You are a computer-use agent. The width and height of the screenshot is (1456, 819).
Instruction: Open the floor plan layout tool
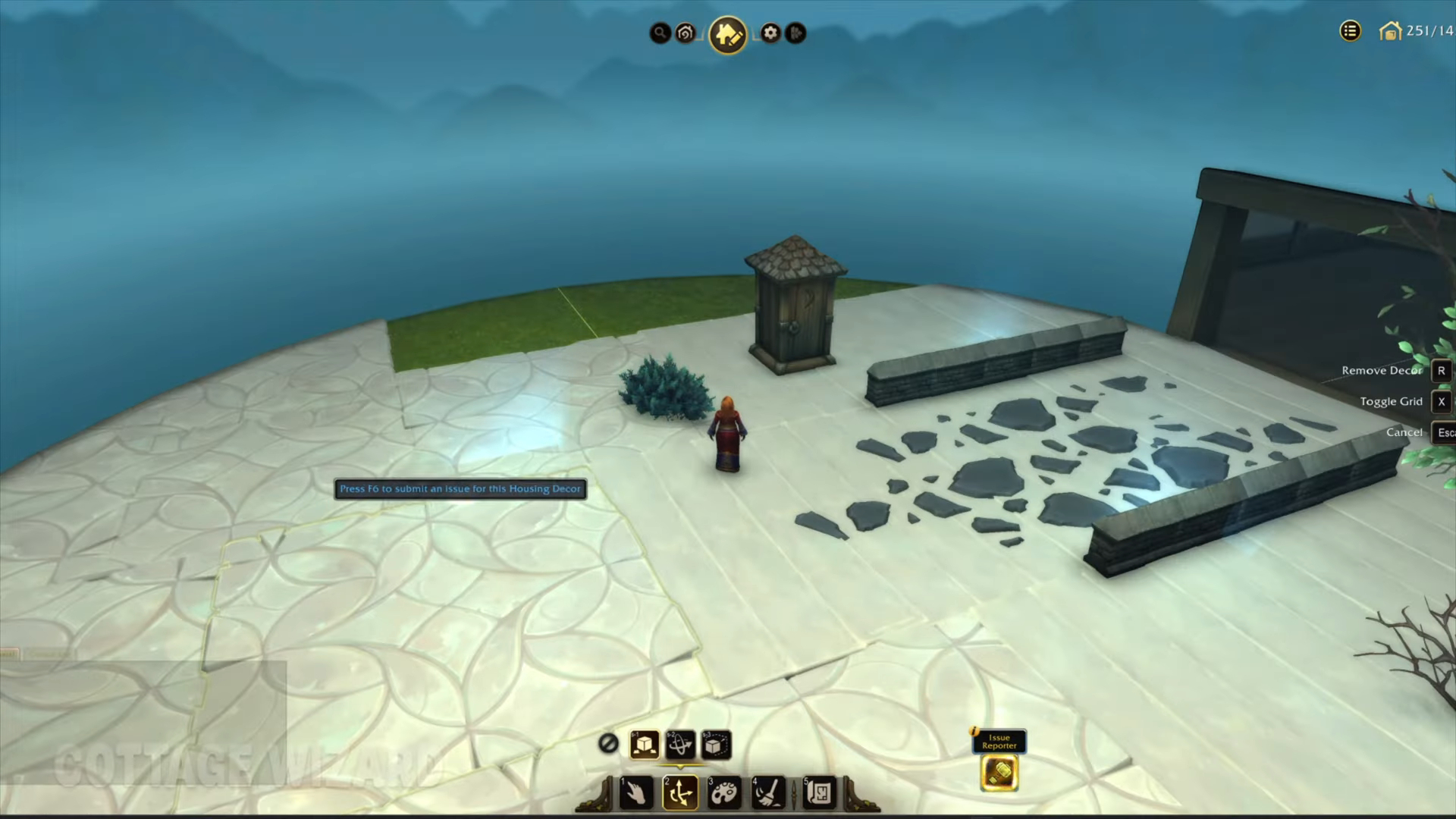(x=819, y=793)
